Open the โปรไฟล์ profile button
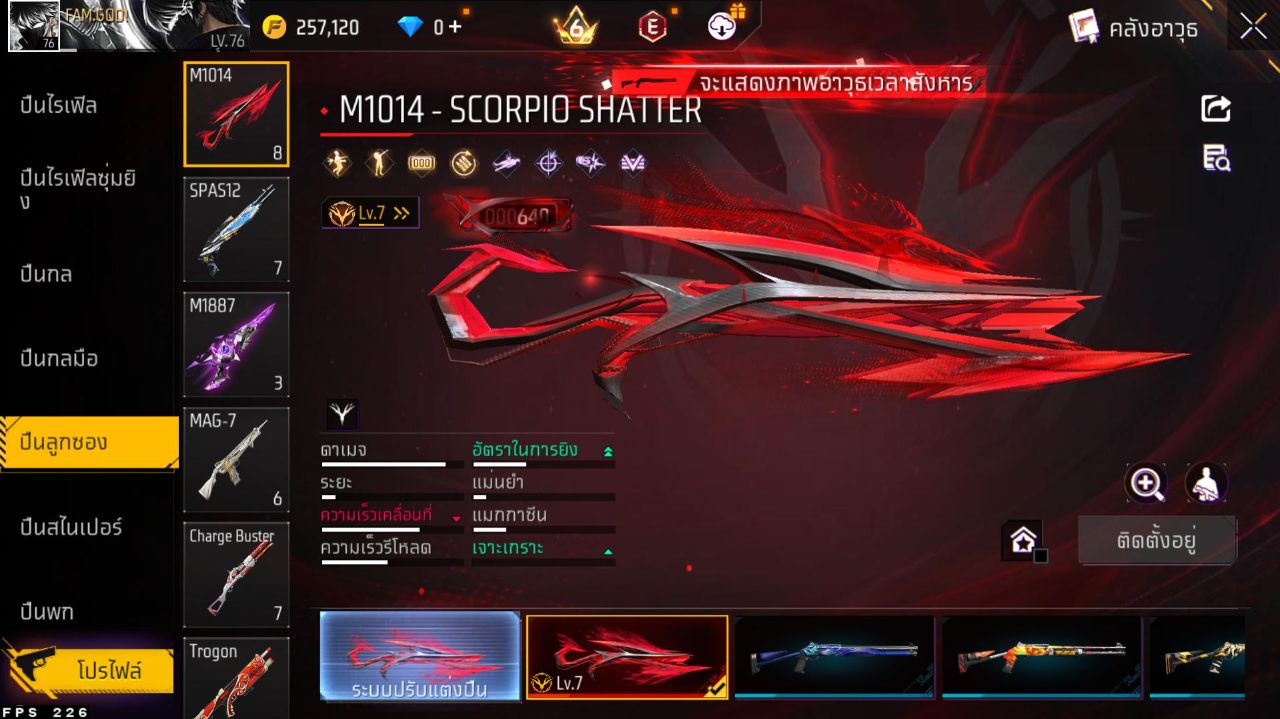The height and width of the screenshot is (719, 1280). pos(108,671)
